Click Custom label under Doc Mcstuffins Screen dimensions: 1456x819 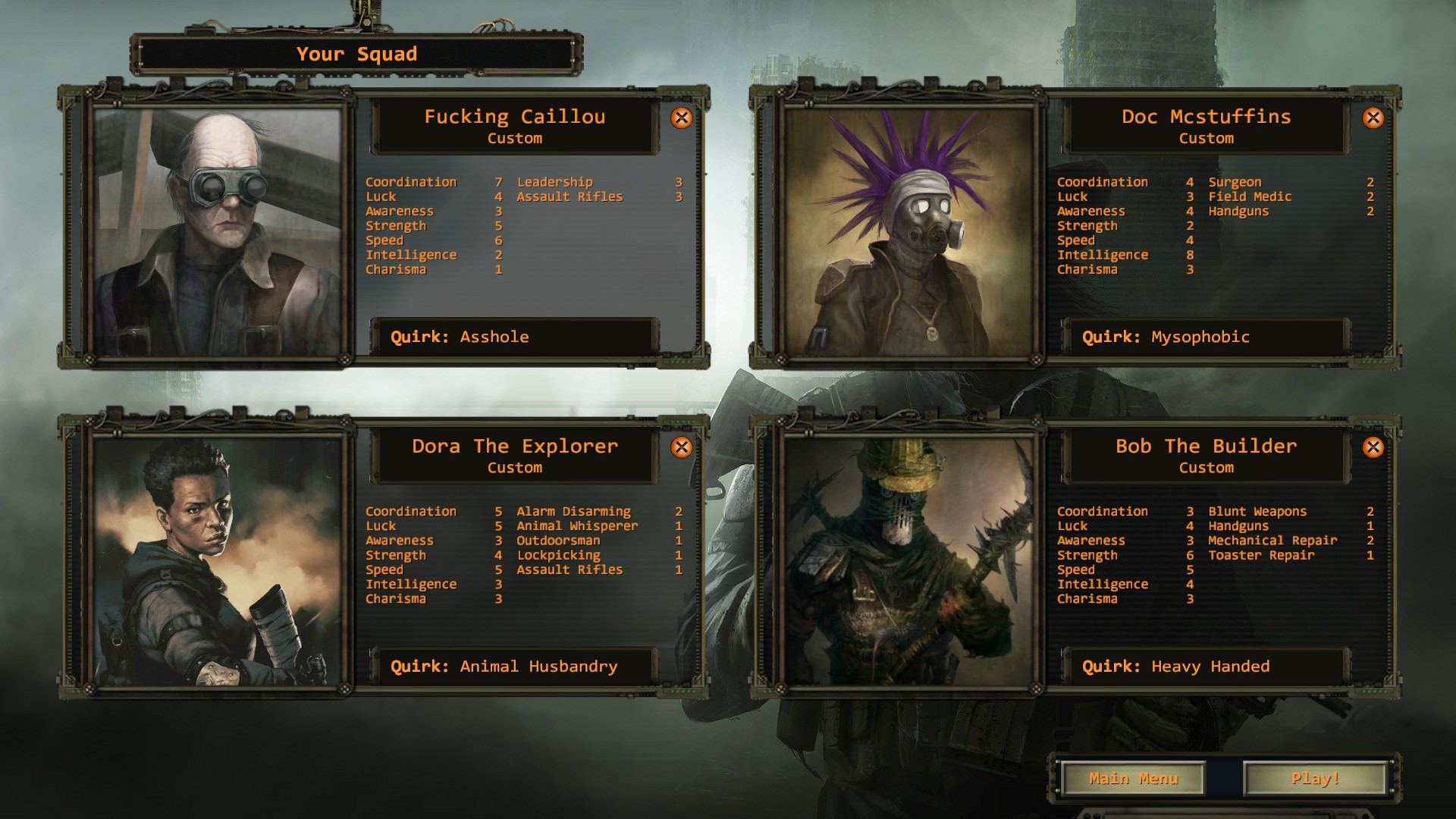1206,139
